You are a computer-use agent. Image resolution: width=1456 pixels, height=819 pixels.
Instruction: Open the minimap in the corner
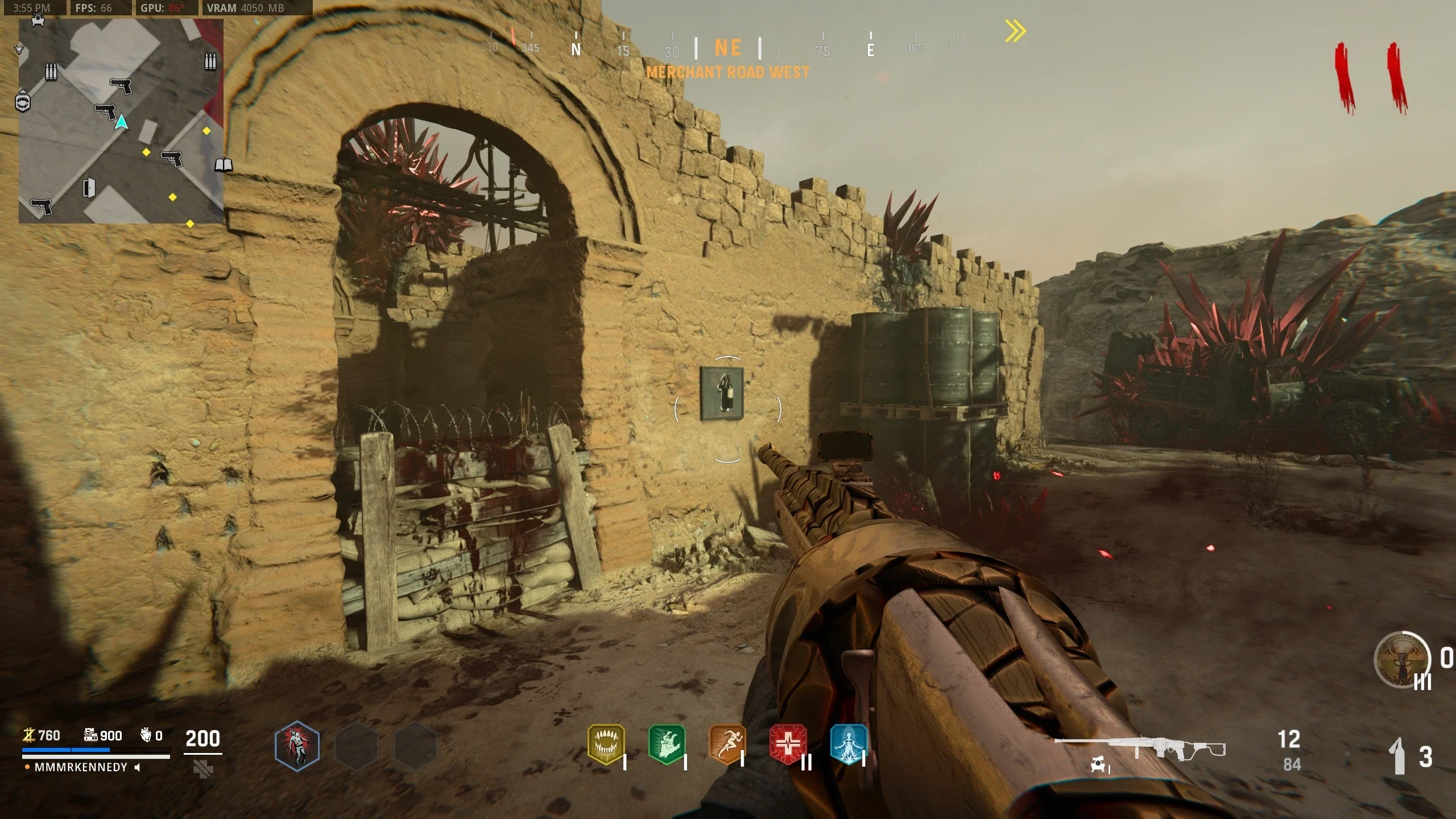[121, 121]
